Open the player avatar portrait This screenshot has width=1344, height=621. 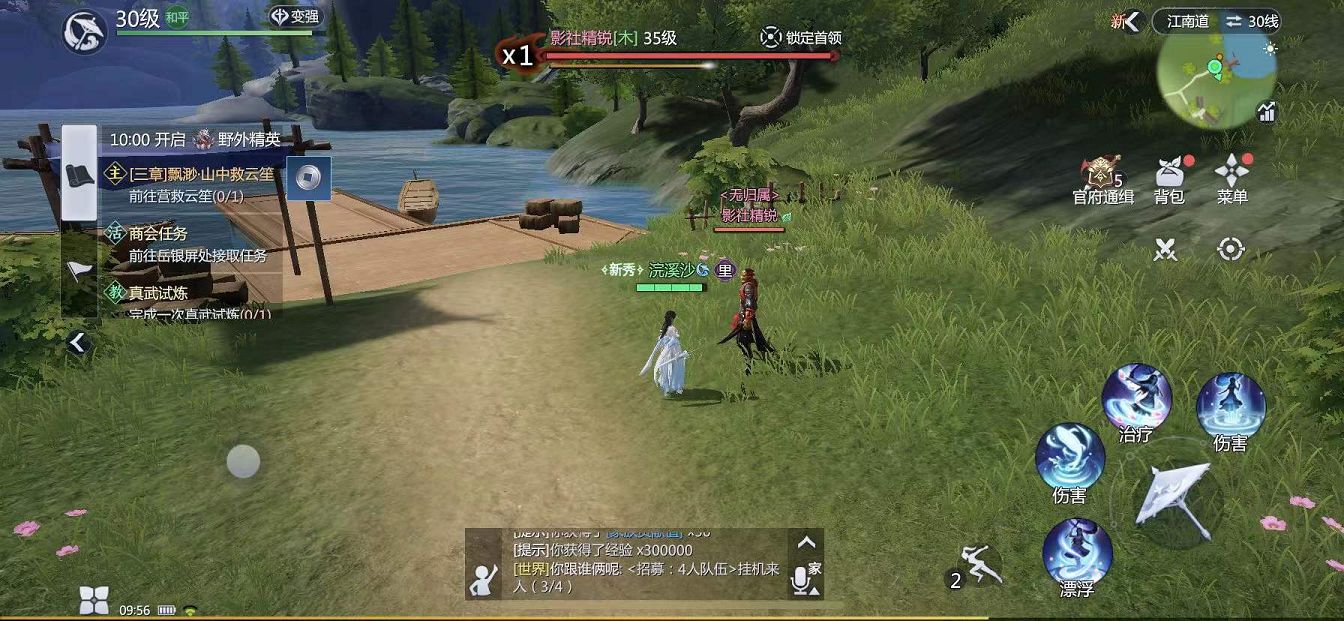[x=85, y=31]
